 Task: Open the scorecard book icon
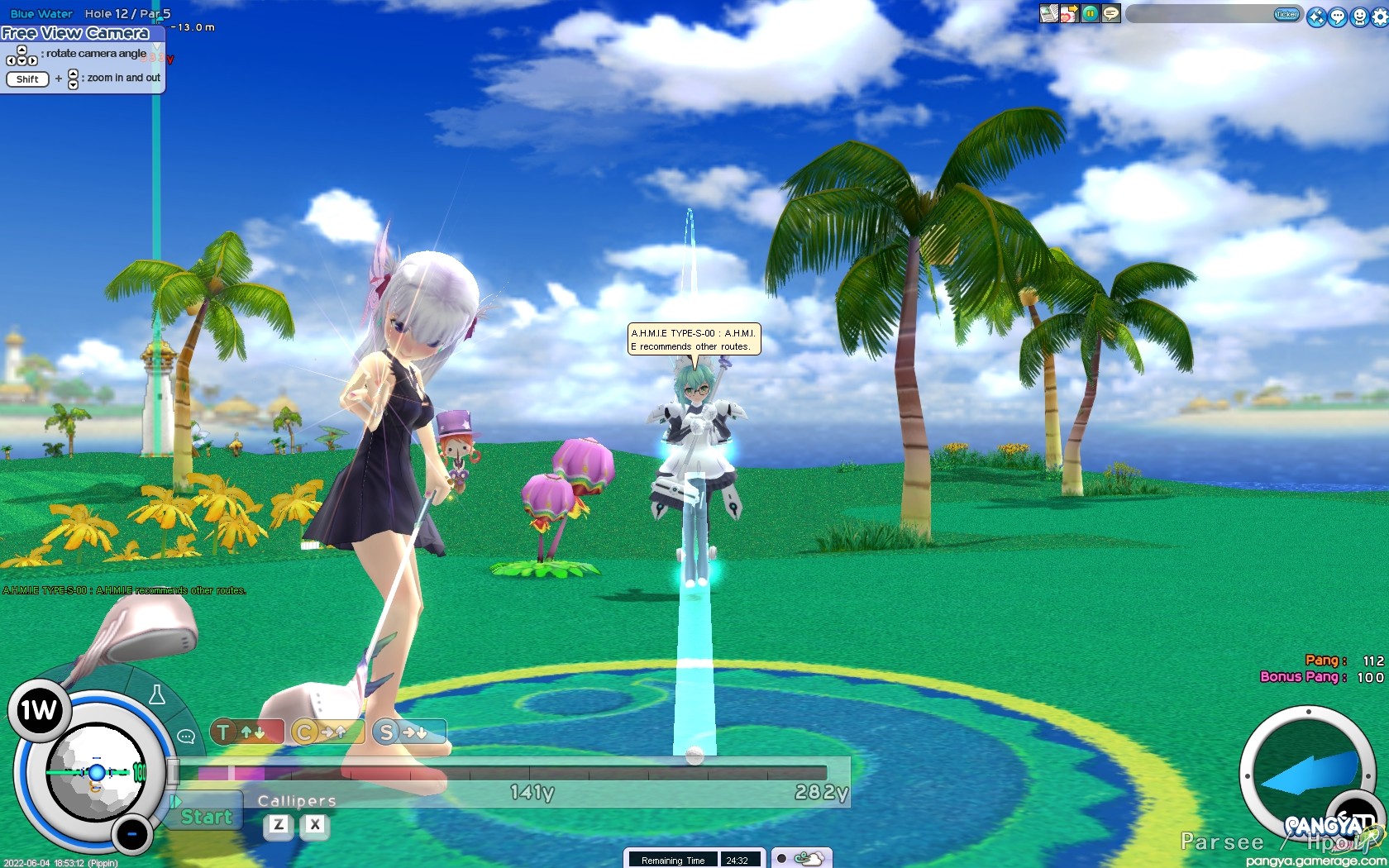pyautogui.click(x=1049, y=13)
